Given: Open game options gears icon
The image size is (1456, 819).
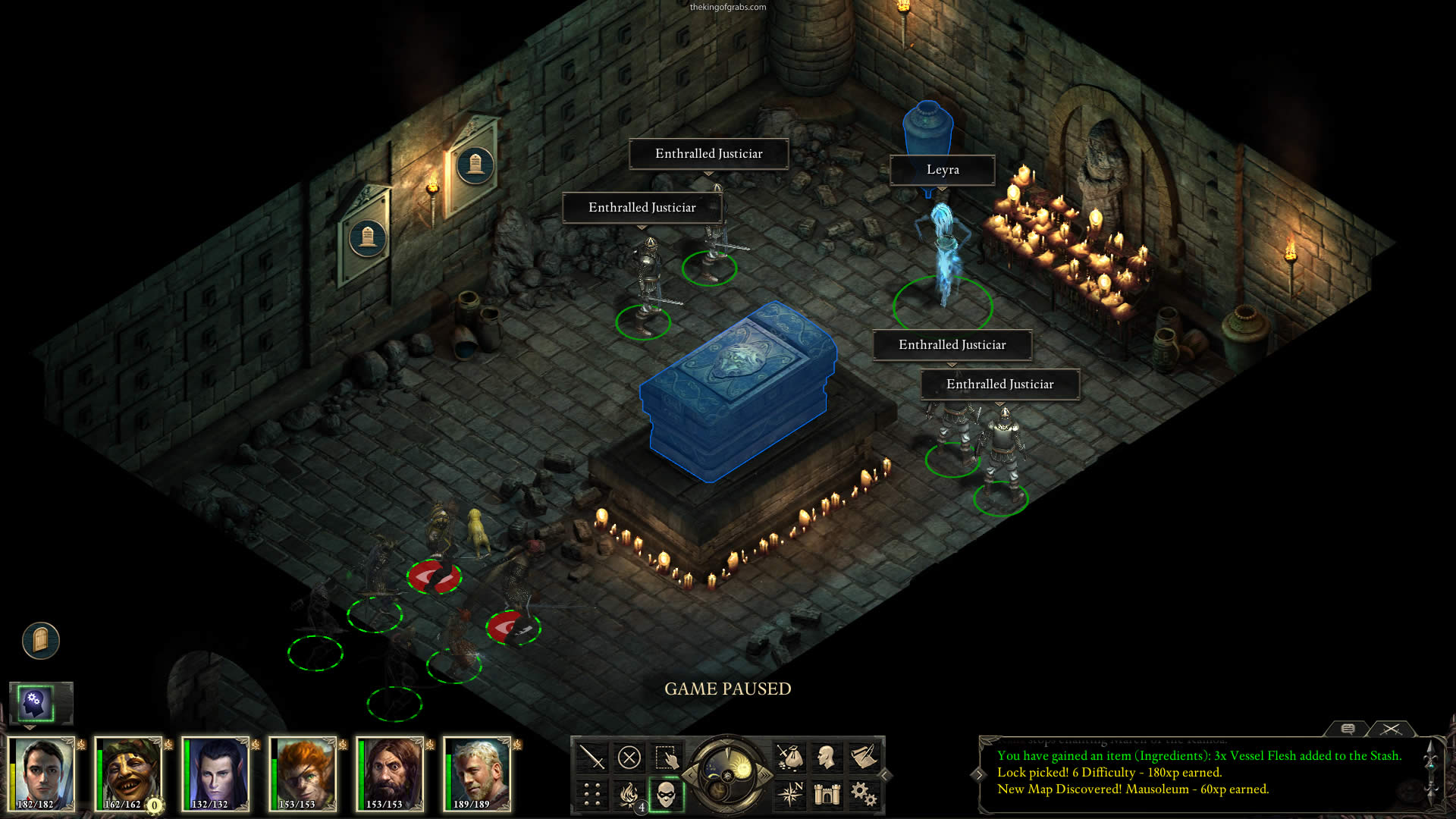Looking at the screenshot, I should 864,794.
